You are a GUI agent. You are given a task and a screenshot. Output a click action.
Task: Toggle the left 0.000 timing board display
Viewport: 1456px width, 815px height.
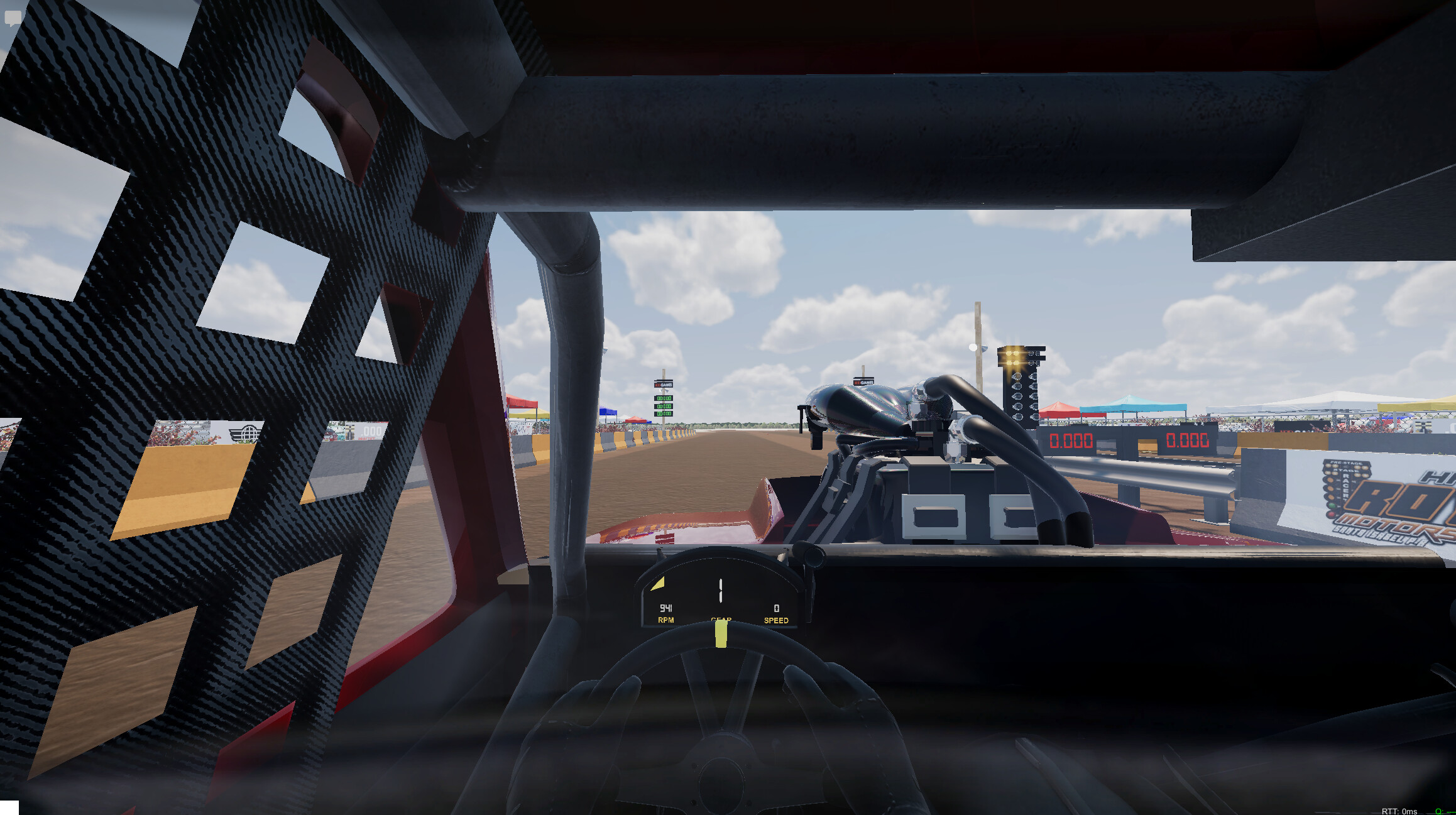pyautogui.click(x=1071, y=441)
